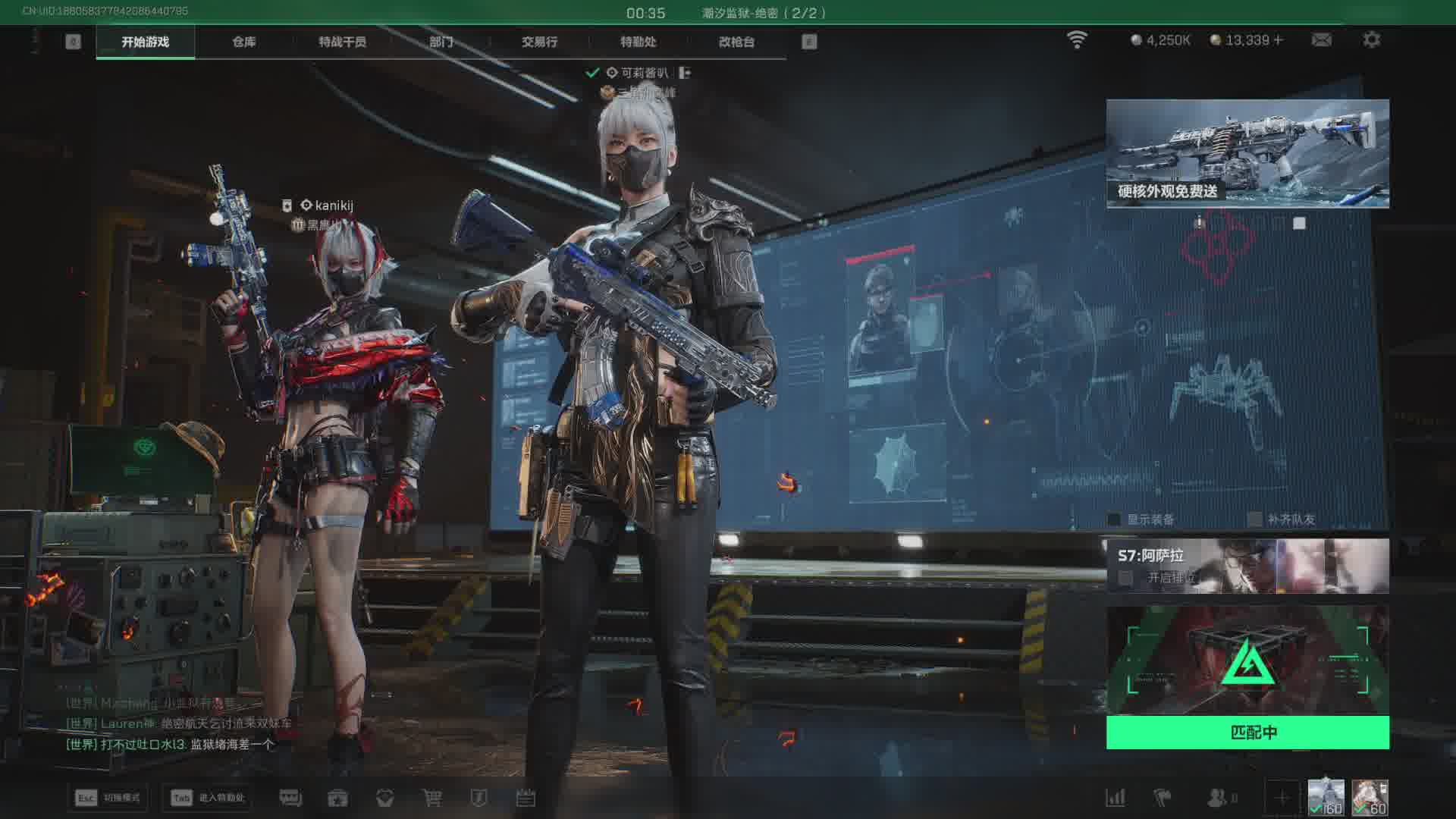Open the chat bubble icon
This screenshot has width=1456, height=819.
pyautogui.click(x=290, y=798)
